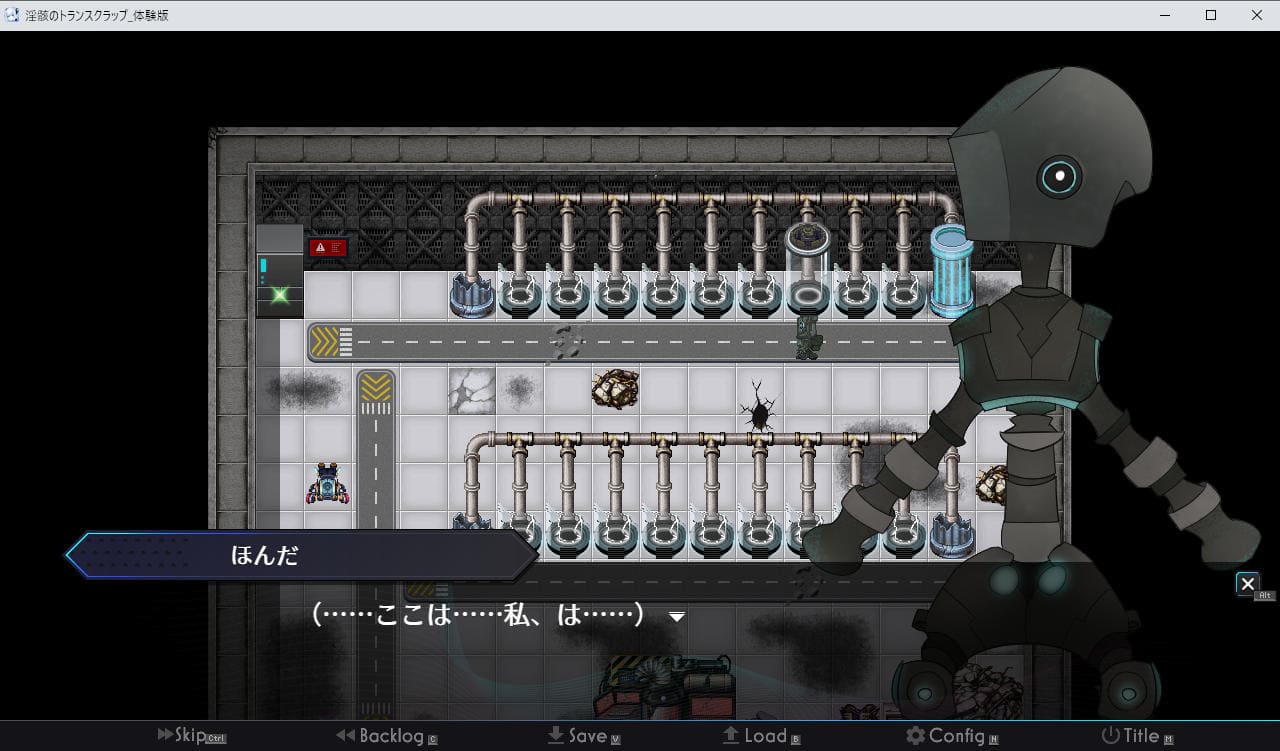The width and height of the screenshot is (1280, 751).
Task: Hide the dialogue window with the X button
Action: point(1247,584)
